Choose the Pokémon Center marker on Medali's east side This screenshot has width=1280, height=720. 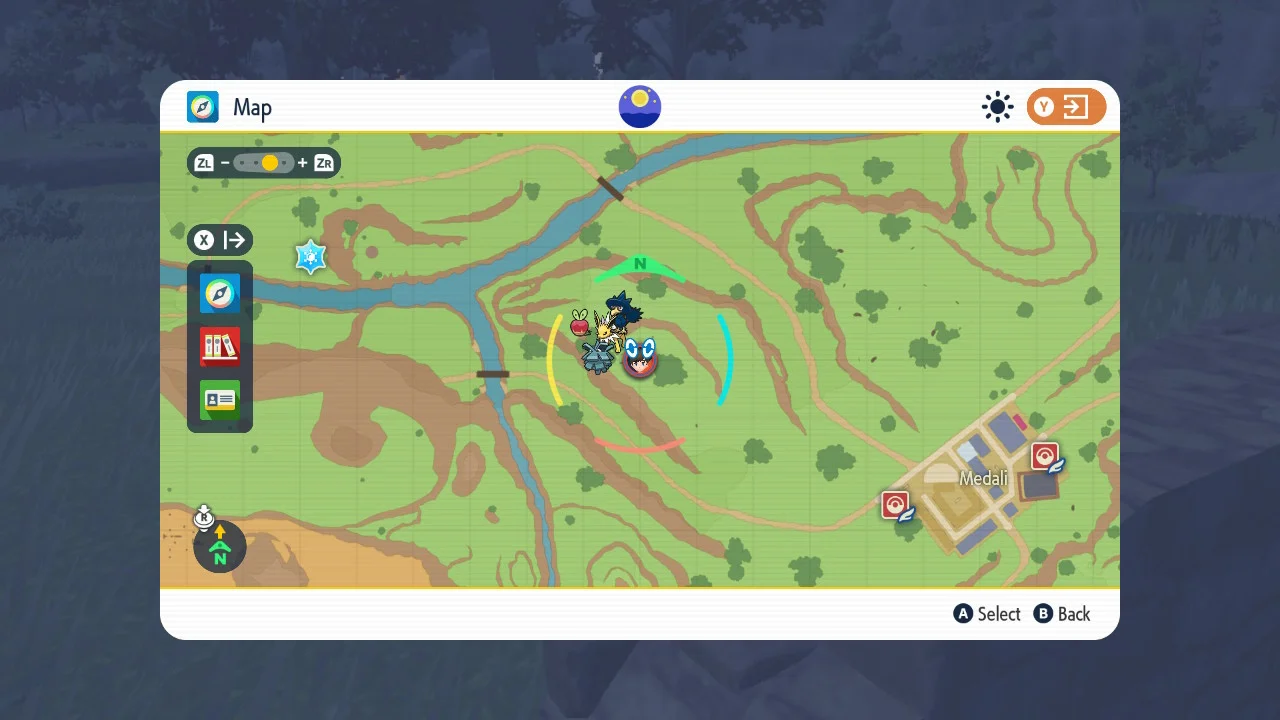pyautogui.click(x=1046, y=458)
